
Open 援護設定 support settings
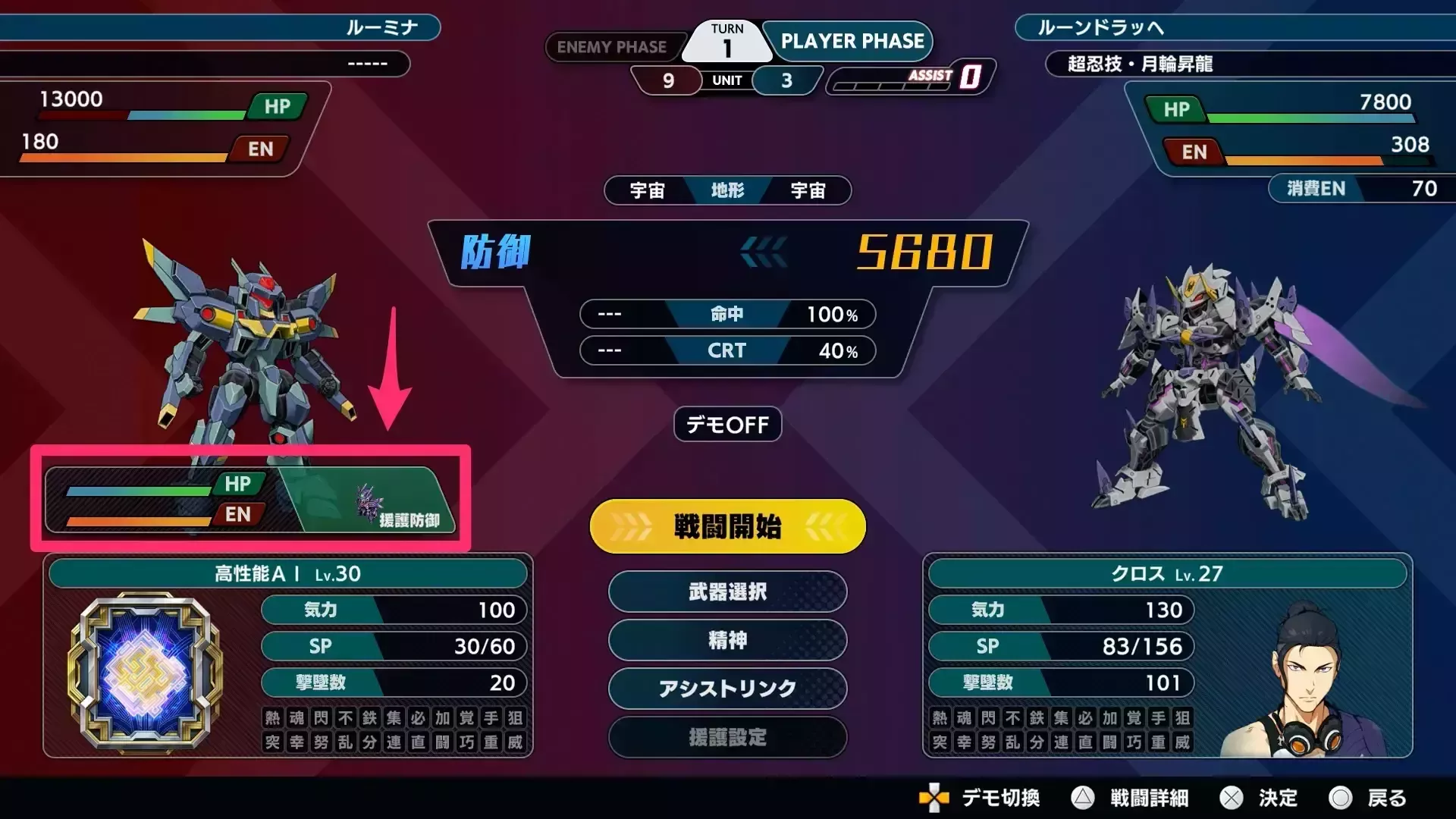pyautogui.click(x=726, y=737)
